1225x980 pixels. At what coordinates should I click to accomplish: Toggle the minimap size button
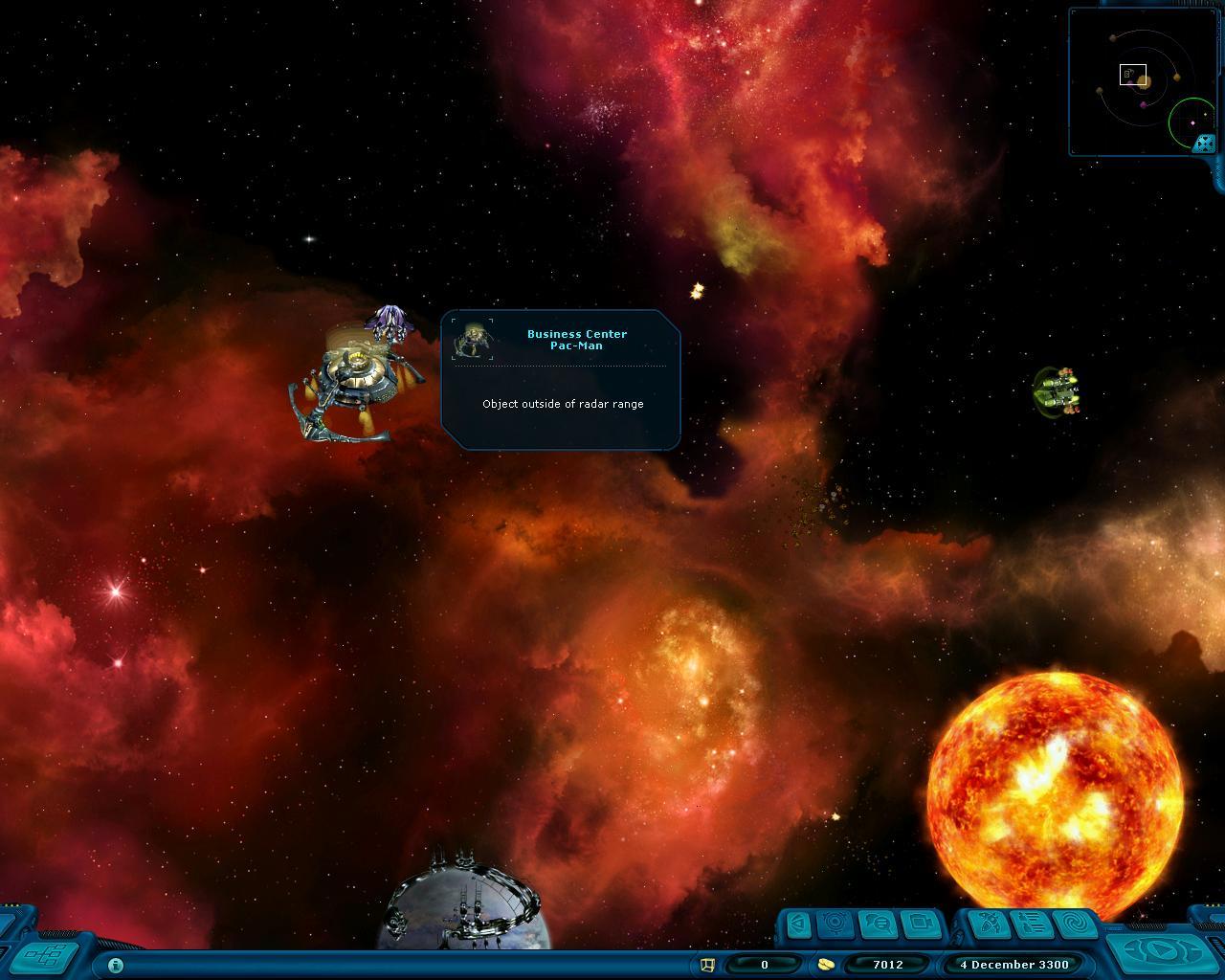coord(1204,144)
